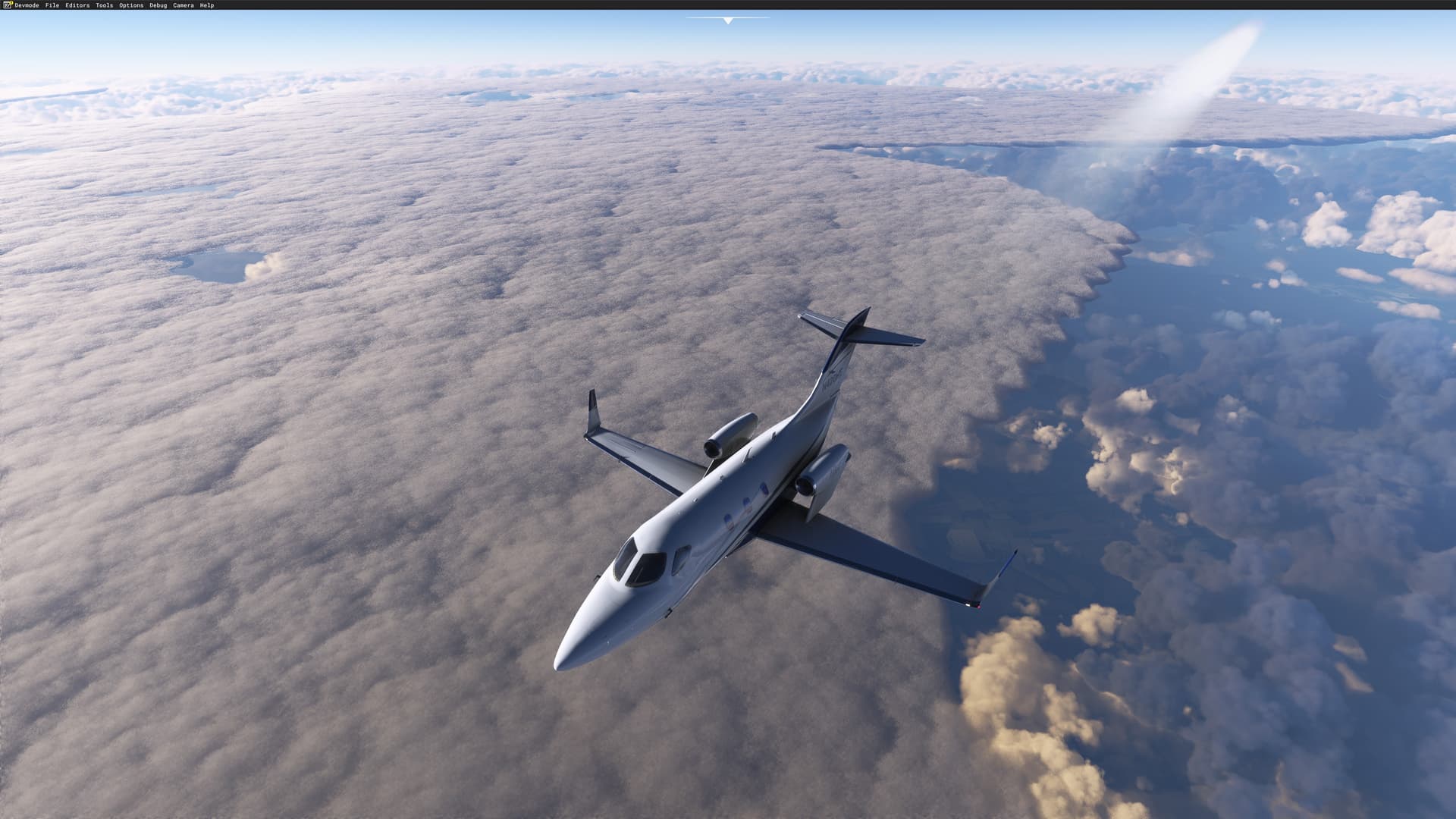The width and height of the screenshot is (1456, 819).
Task: Open the Camera menu
Action: [184, 5]
